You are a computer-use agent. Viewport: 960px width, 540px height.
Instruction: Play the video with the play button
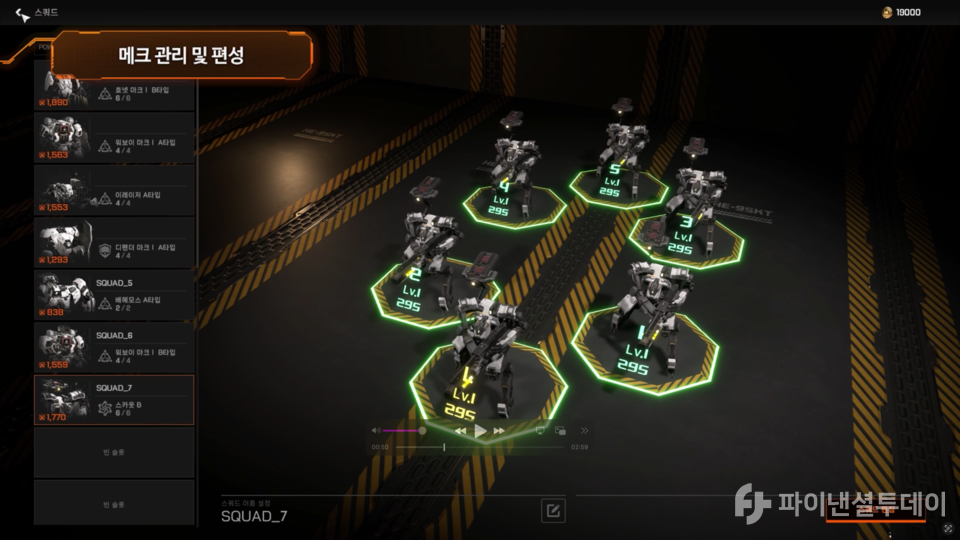[480, 431]
